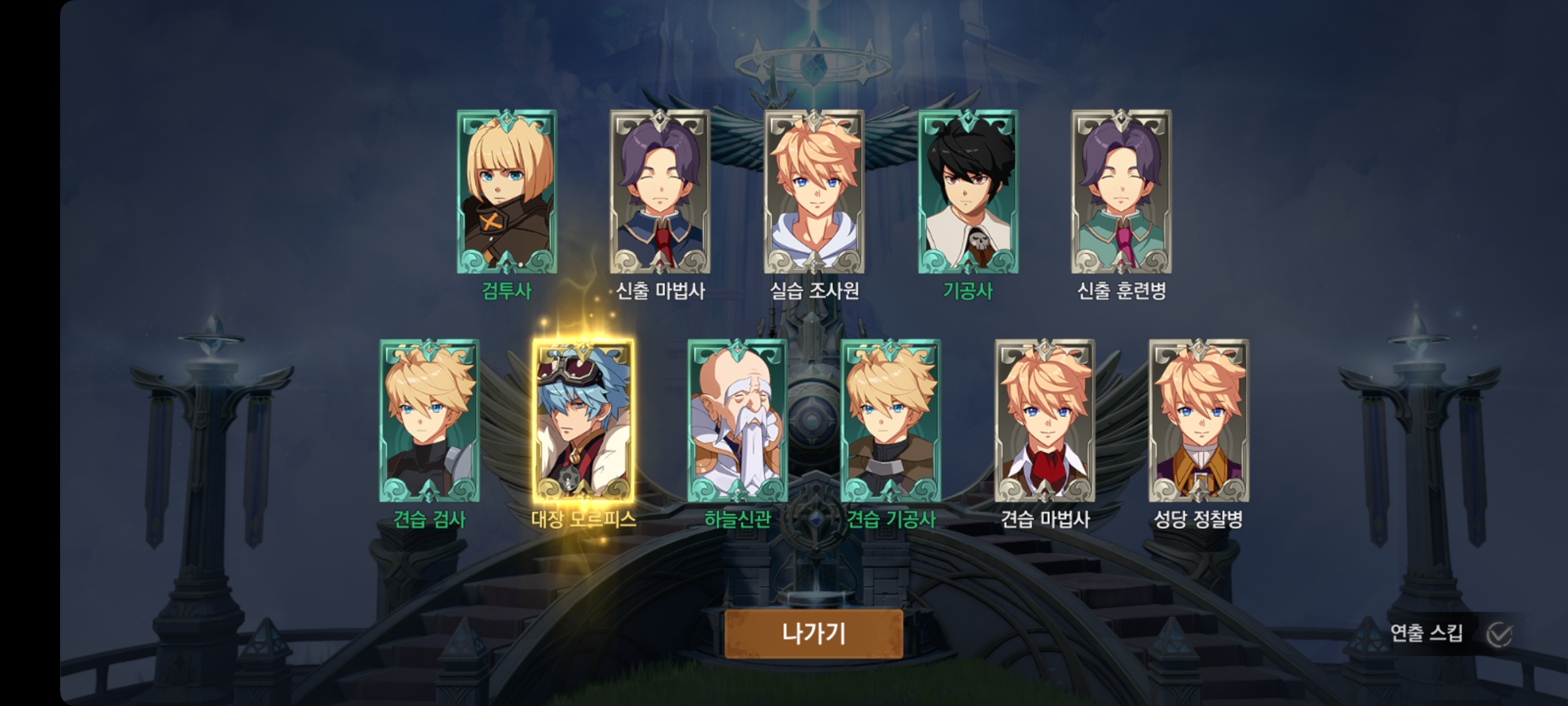This screenshot has height=706, width=1568.
Task: Toggle the 연출 스킵 checkbox
Action: click(1499, 633)
